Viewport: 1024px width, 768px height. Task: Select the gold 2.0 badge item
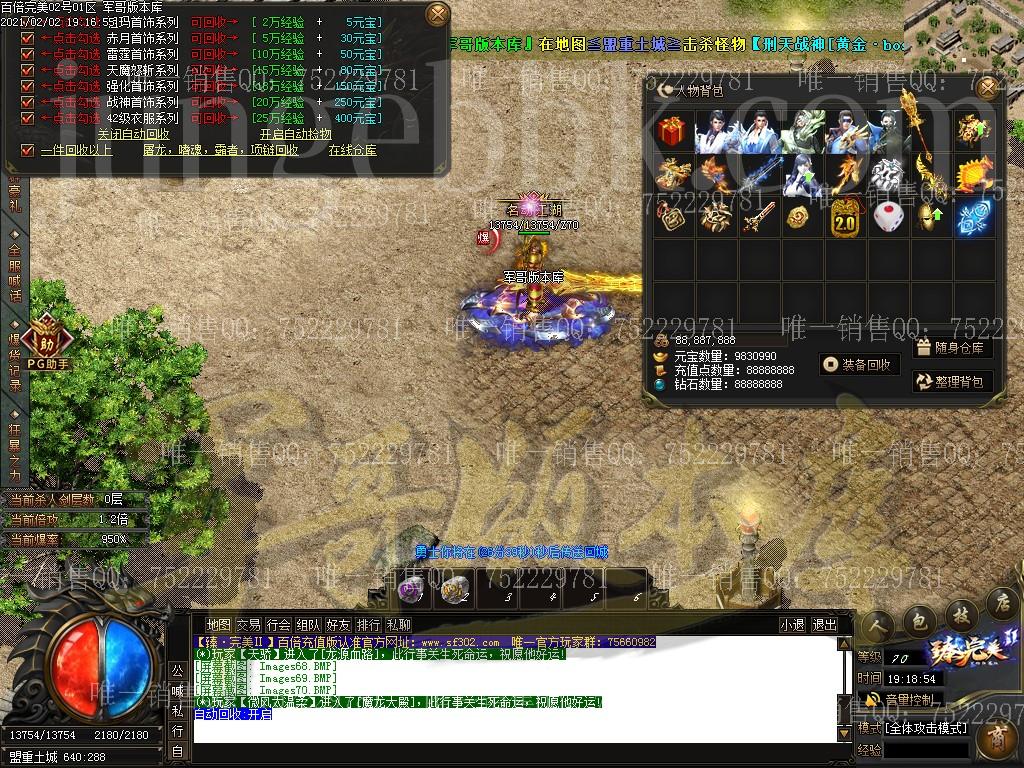pos(846,217)
